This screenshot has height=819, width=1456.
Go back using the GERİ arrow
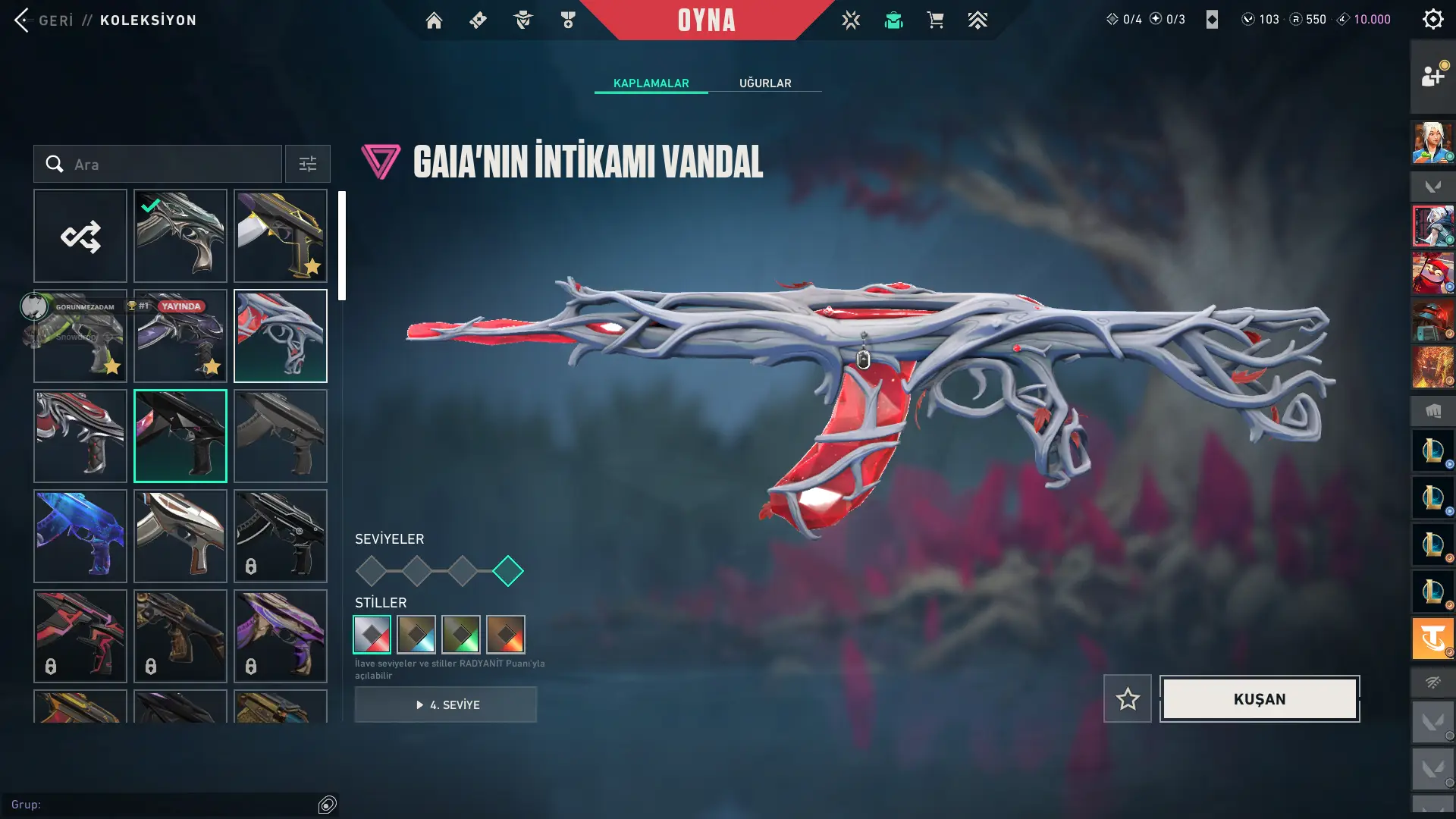(23, 20)
